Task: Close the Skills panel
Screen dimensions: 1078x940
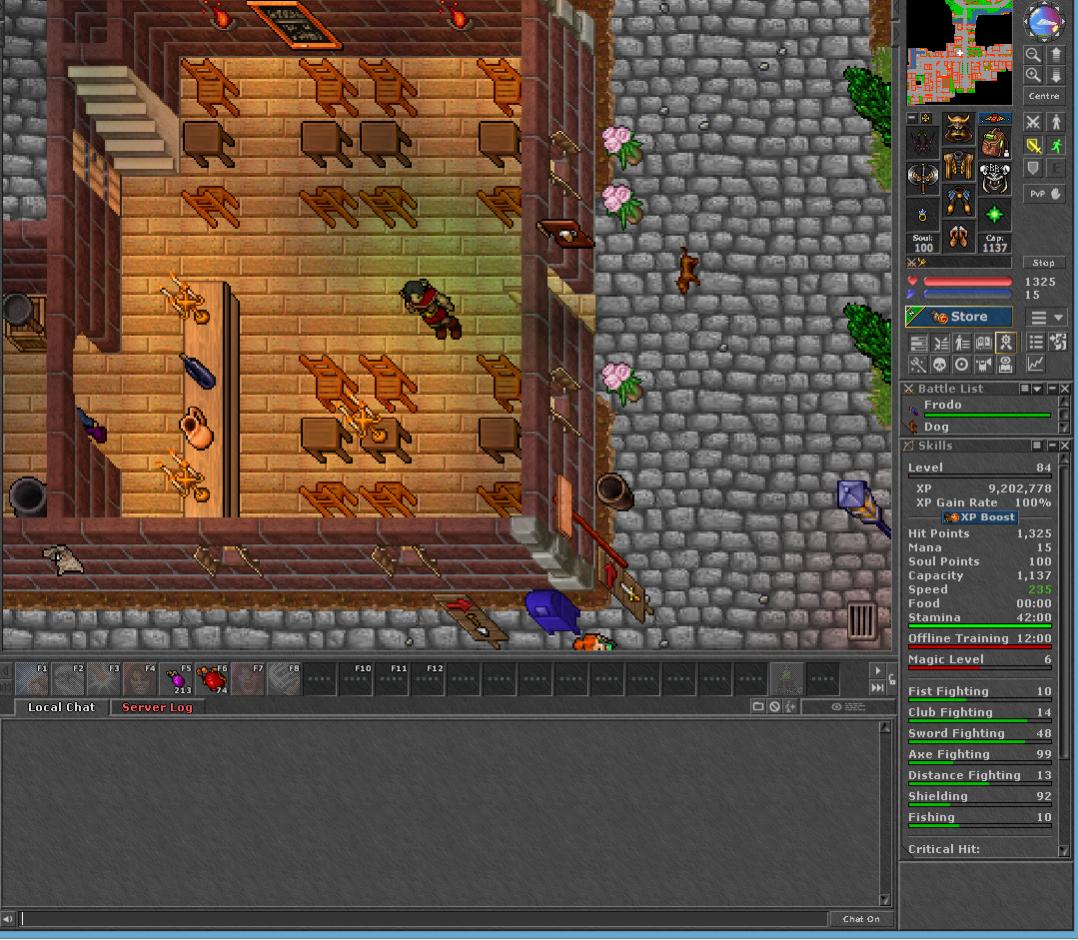Action: pyautogui.click(x=1065, y=445)
